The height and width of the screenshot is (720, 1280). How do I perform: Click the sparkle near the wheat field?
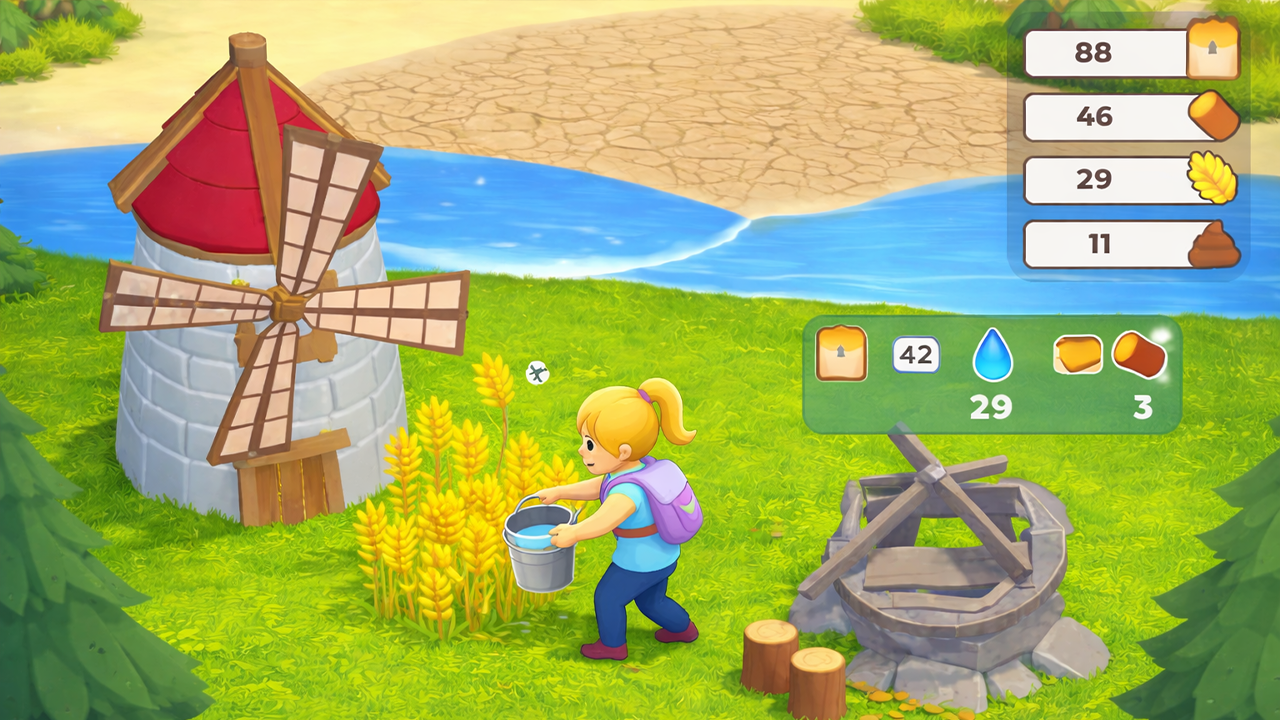538,373
